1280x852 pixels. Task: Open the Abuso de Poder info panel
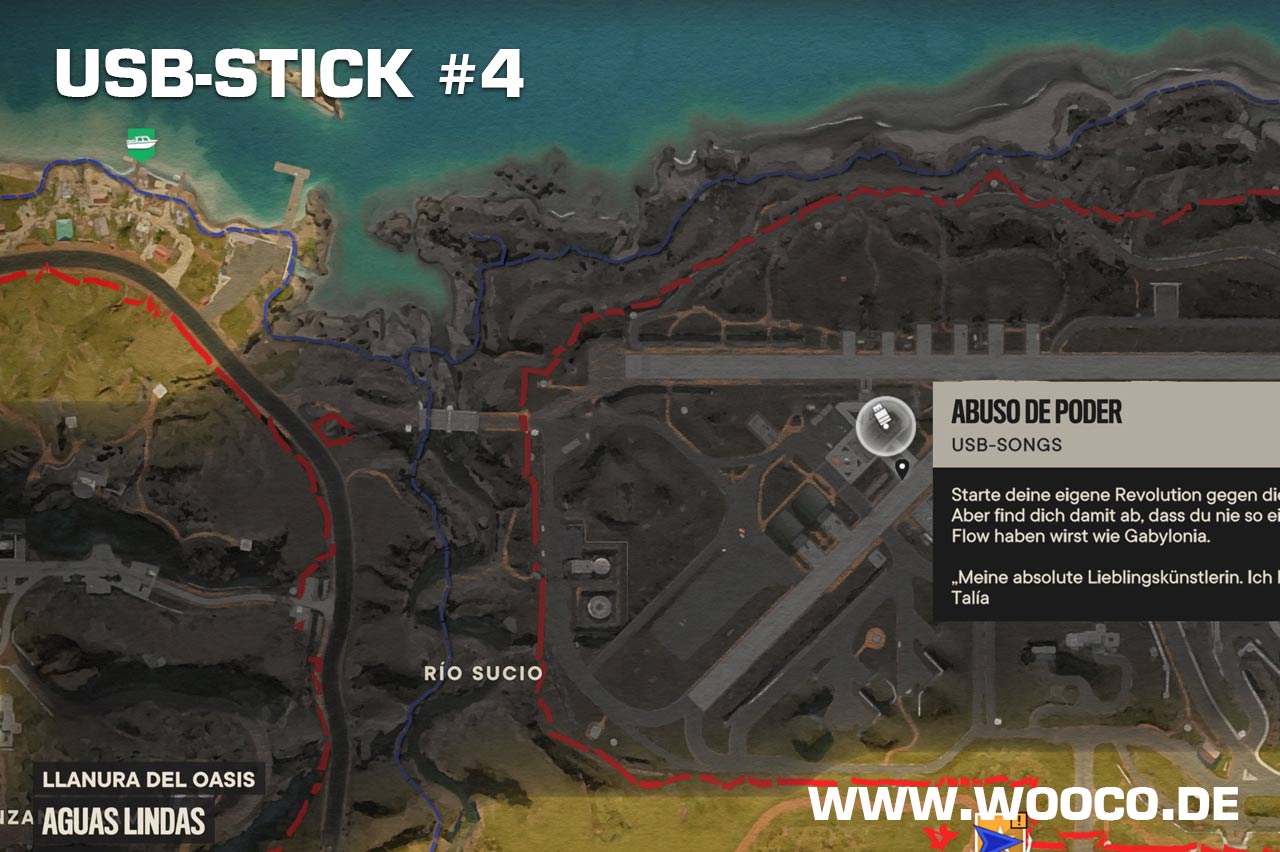click(1105, 500)
